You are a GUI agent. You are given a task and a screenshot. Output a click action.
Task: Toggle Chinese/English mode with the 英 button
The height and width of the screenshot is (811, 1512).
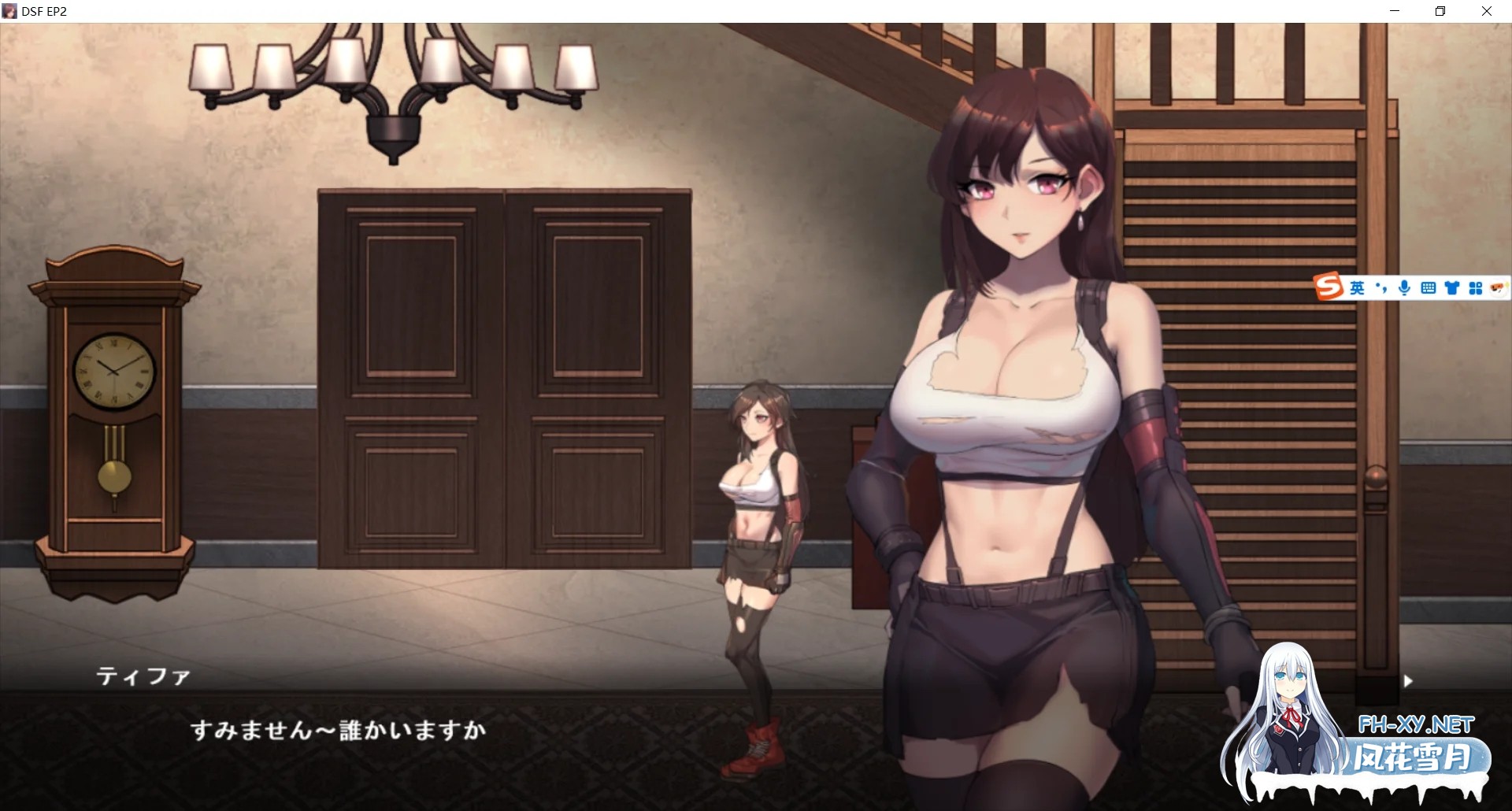1358,288
